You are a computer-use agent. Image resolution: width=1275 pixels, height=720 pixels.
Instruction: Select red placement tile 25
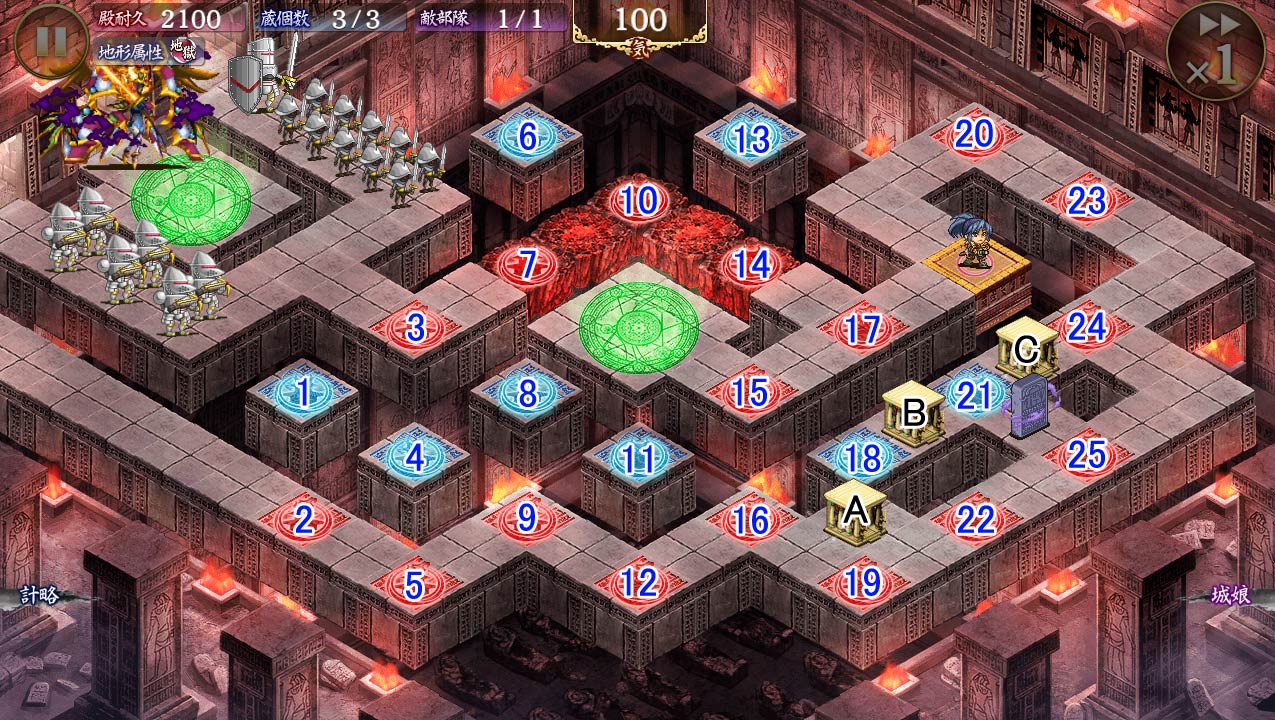click(x=1086, y=456)
